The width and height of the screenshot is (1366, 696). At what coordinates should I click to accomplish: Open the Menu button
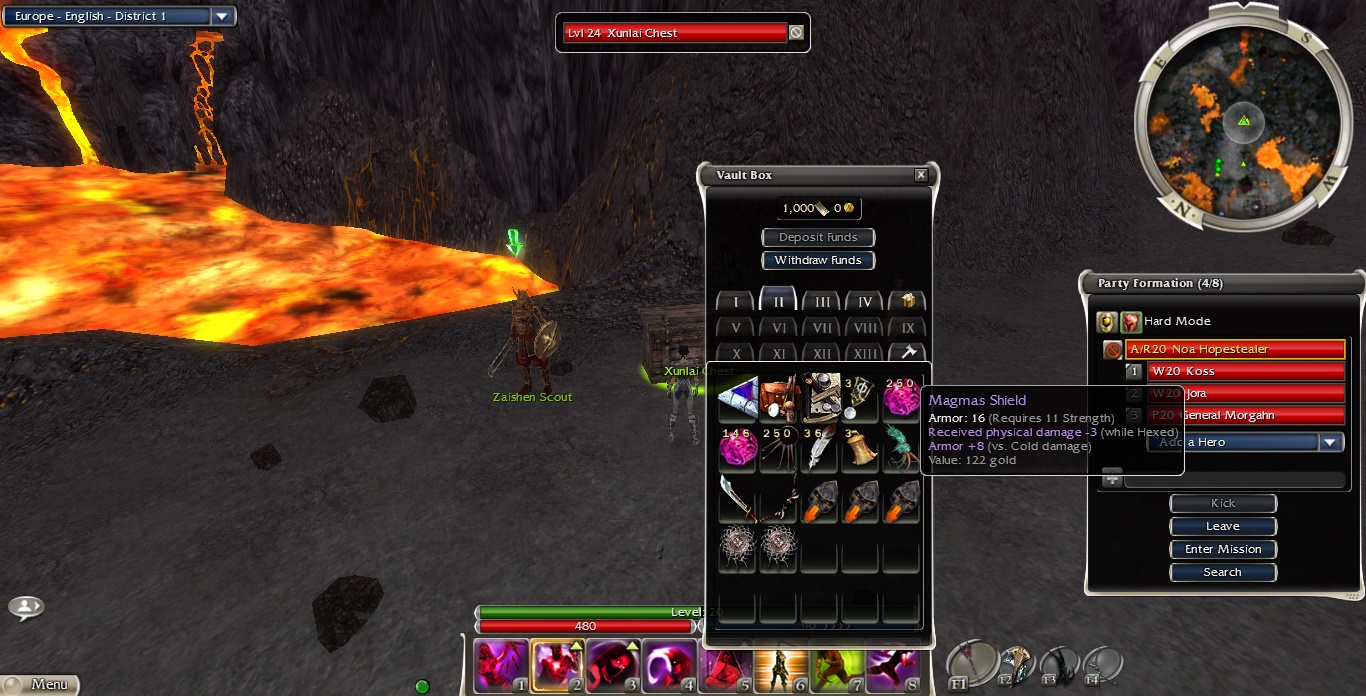point(40,685)
